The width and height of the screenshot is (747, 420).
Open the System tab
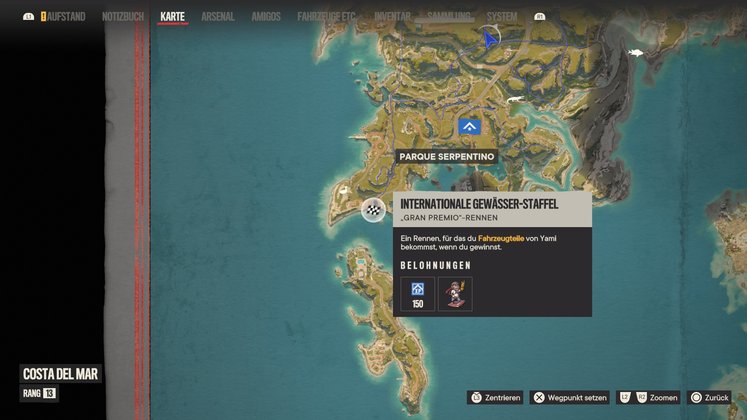point(502,17)
